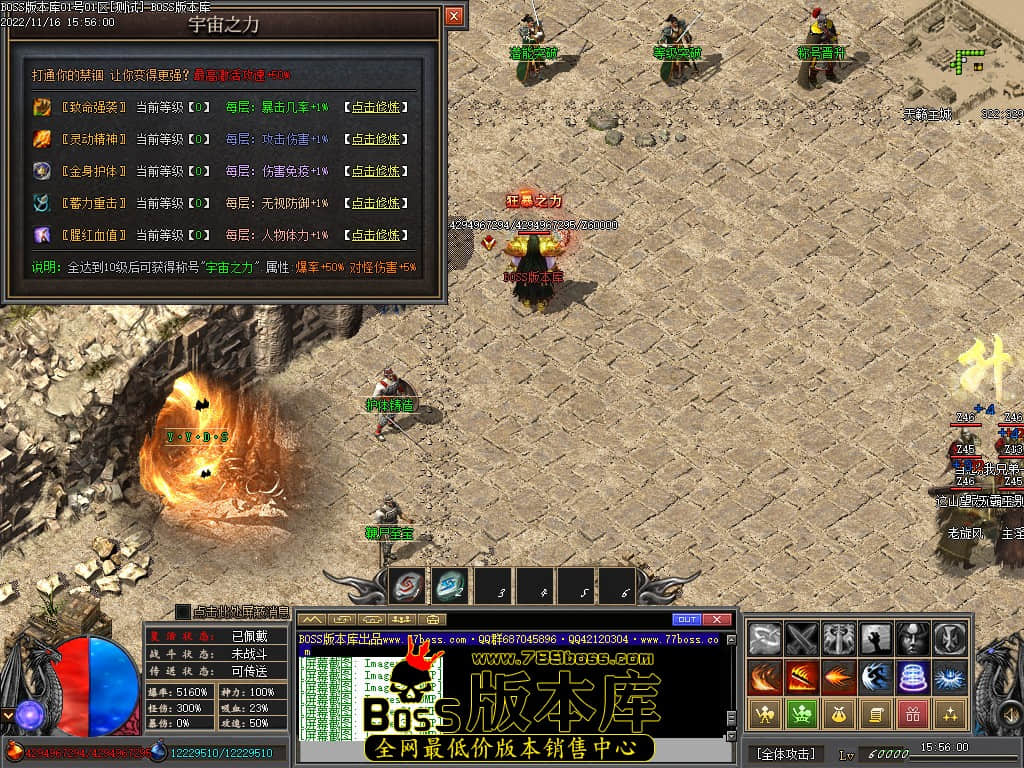Activate the glowing blue rings skill
This screenshot has width=1024, height=768.
(913, 676)
